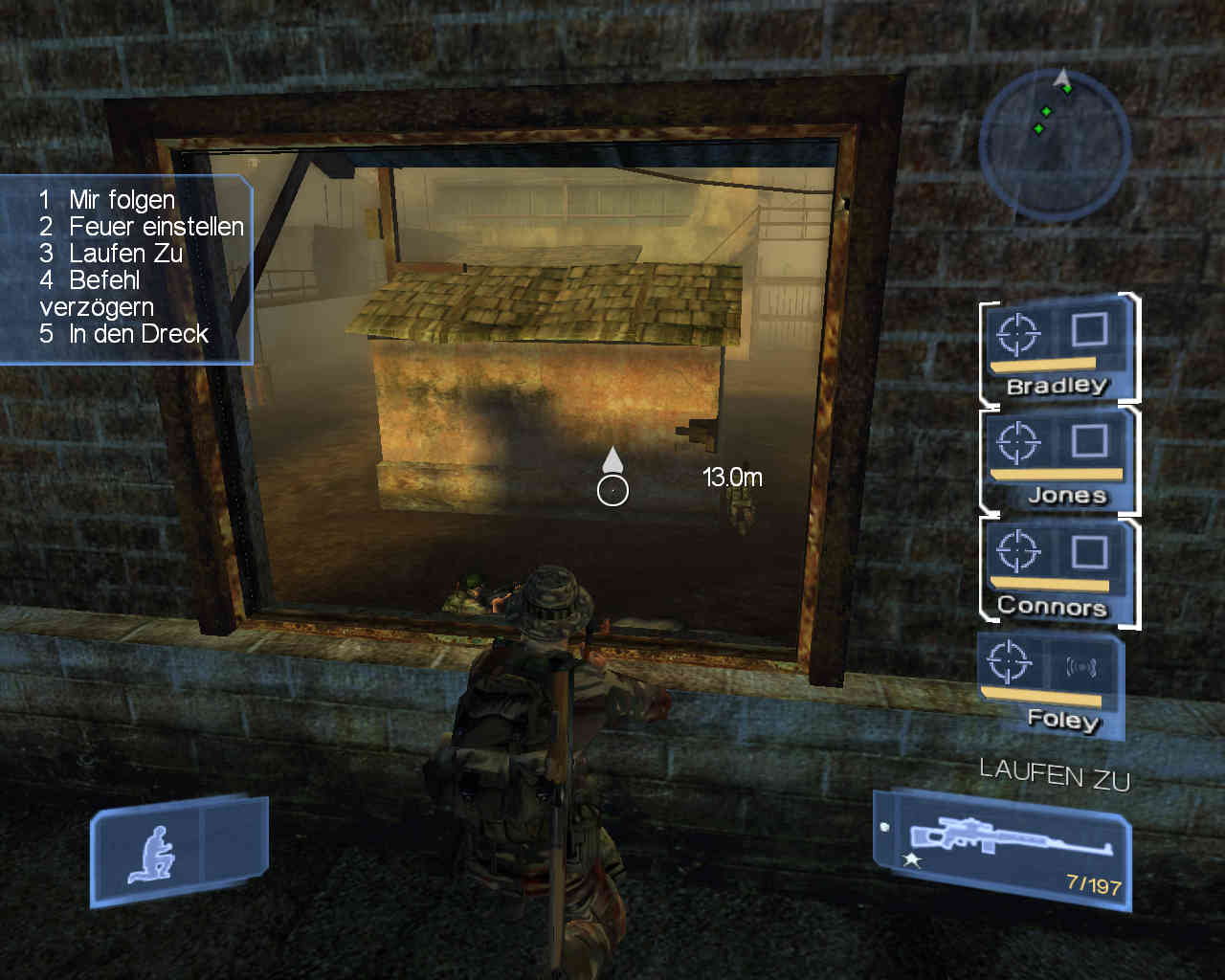Choose the "Befehl verzögern" option
This screenshot has height=980, width=1225.
[96, 294]
